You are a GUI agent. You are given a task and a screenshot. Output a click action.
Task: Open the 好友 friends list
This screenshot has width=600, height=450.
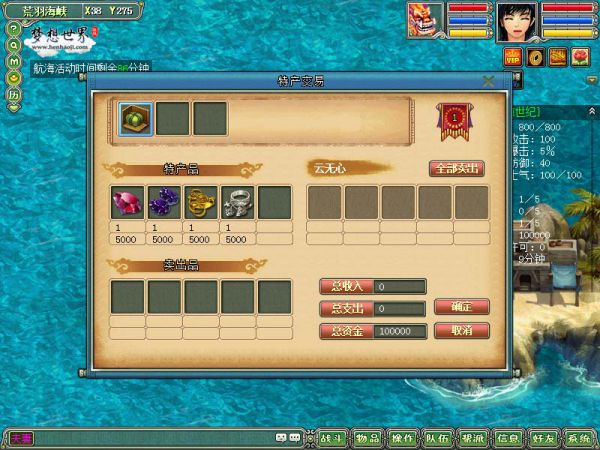543,438
